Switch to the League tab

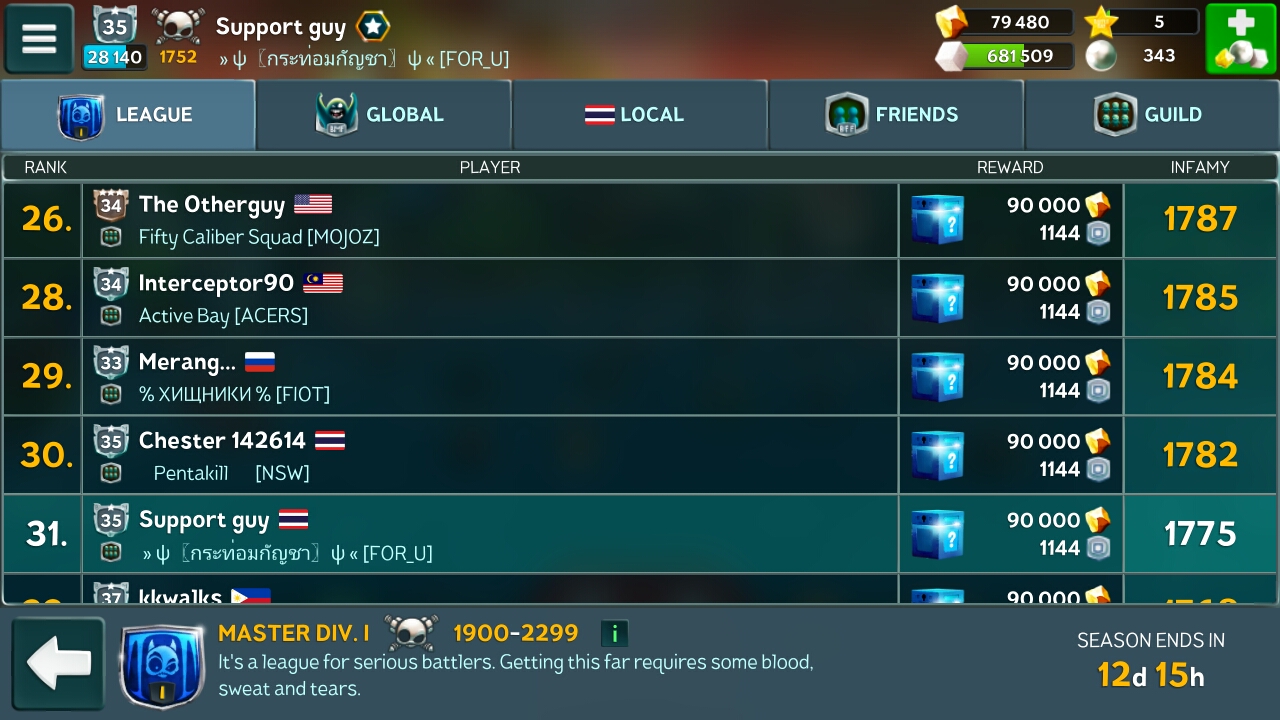(128, 115)
